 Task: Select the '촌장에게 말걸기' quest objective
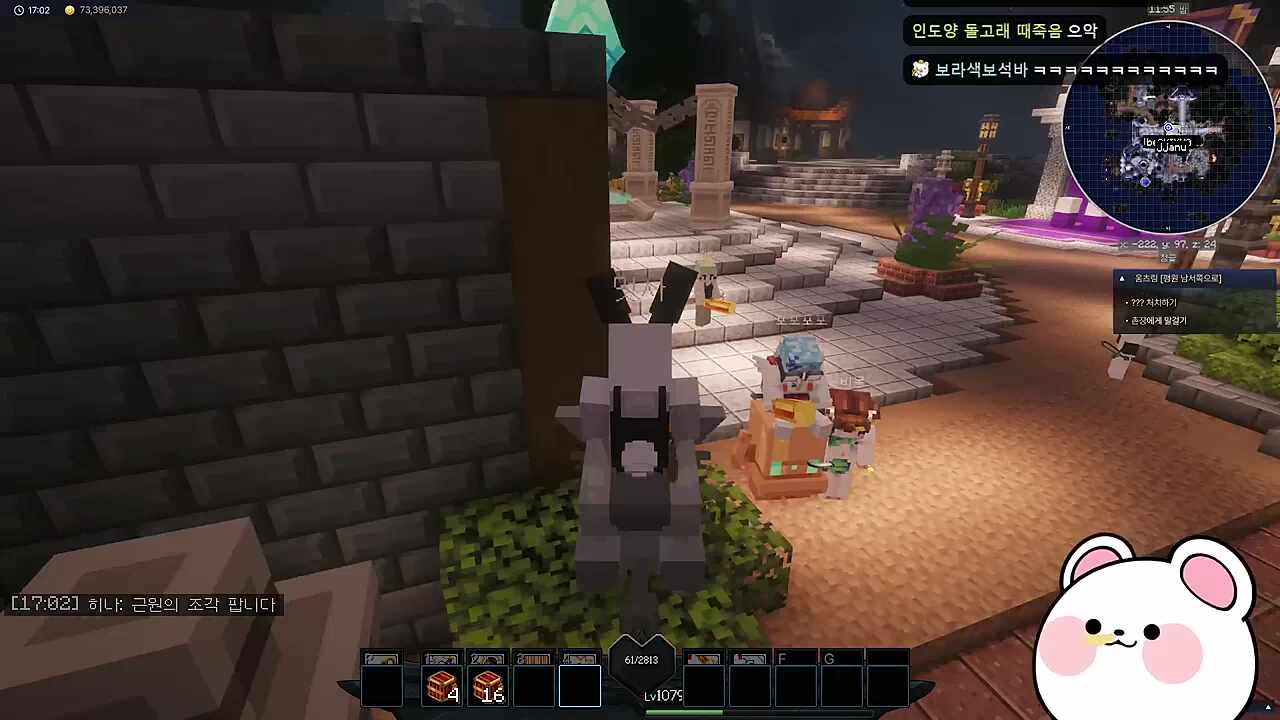click(1158, 321)
